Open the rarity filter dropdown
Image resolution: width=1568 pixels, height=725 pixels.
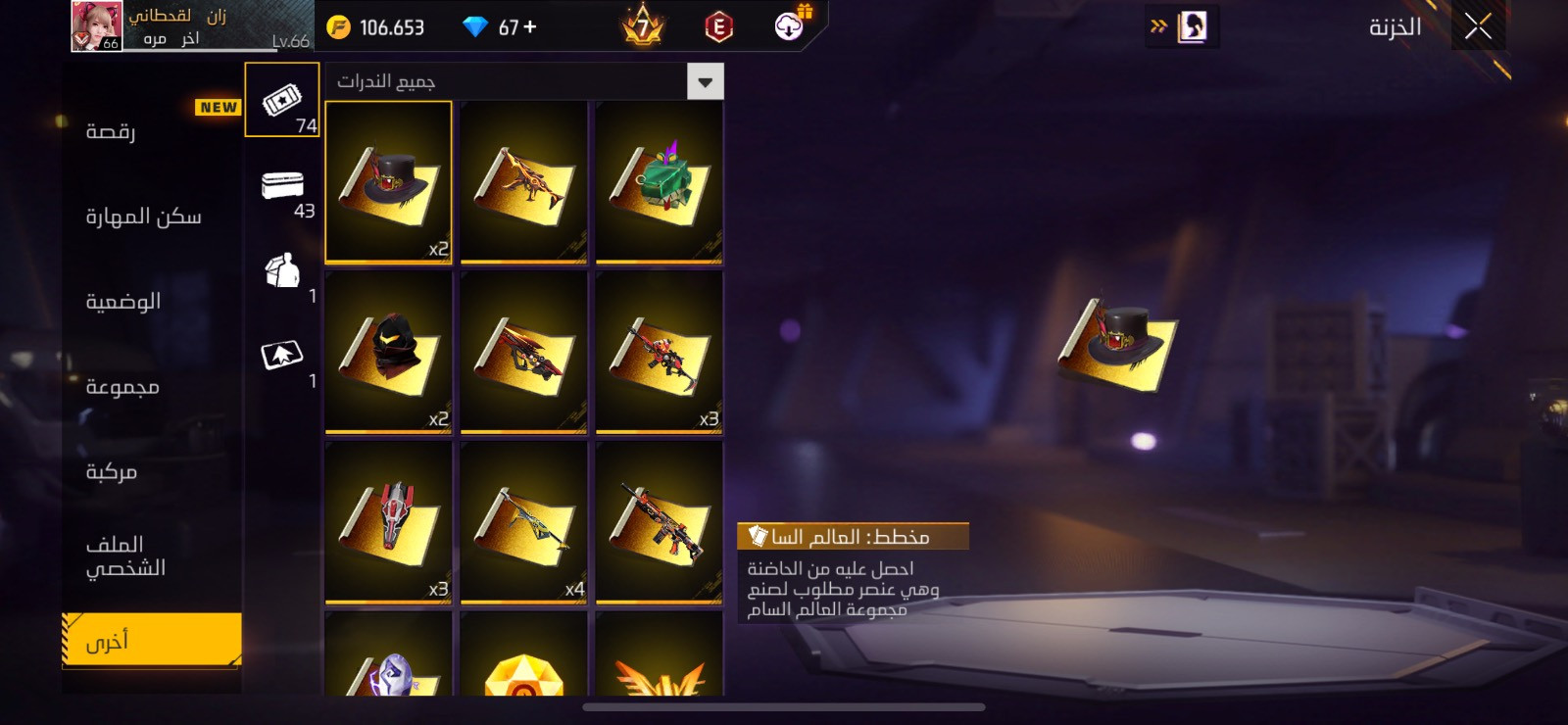point(705,82)
